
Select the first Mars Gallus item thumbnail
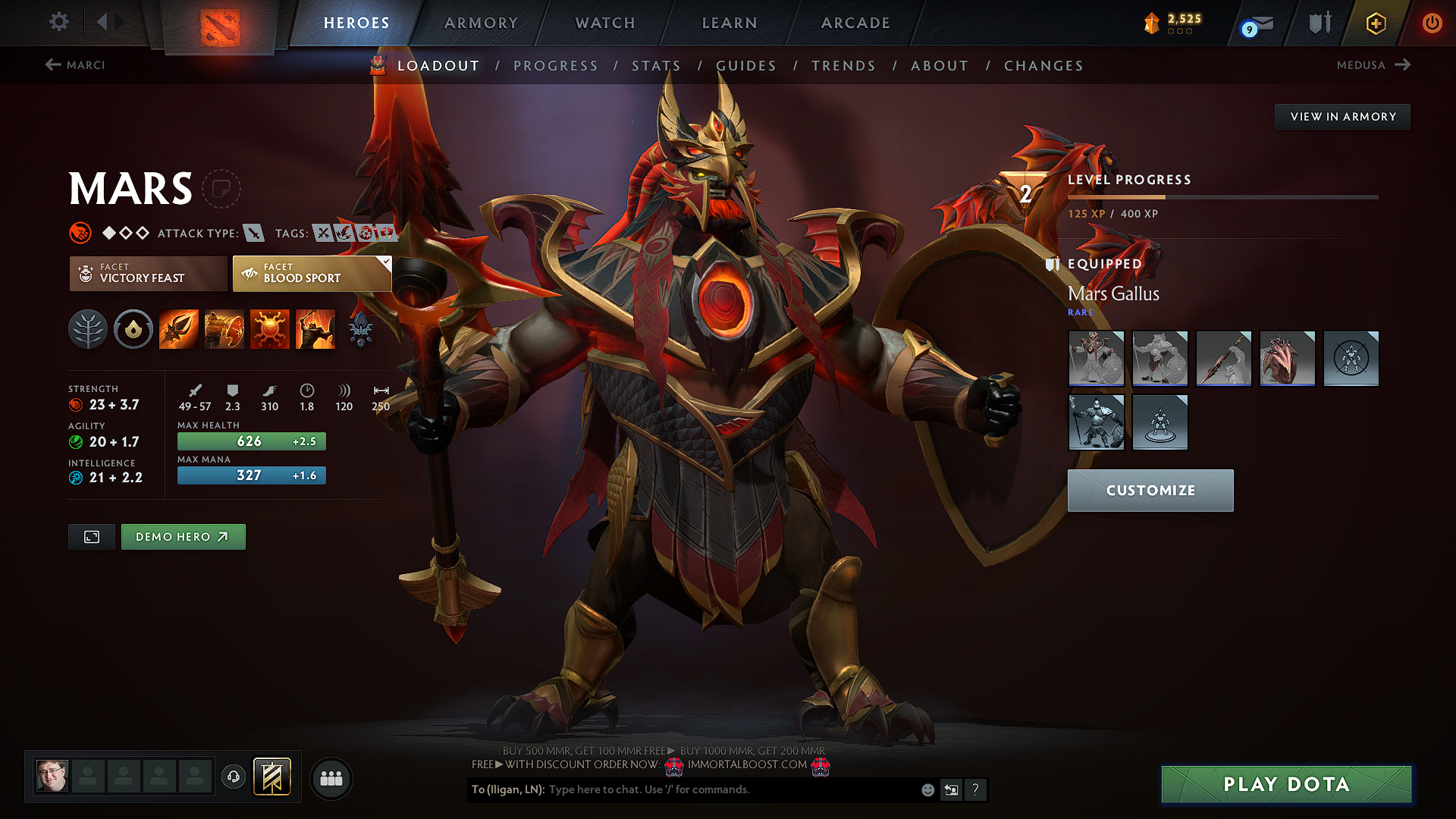(x=1097, y=359)
